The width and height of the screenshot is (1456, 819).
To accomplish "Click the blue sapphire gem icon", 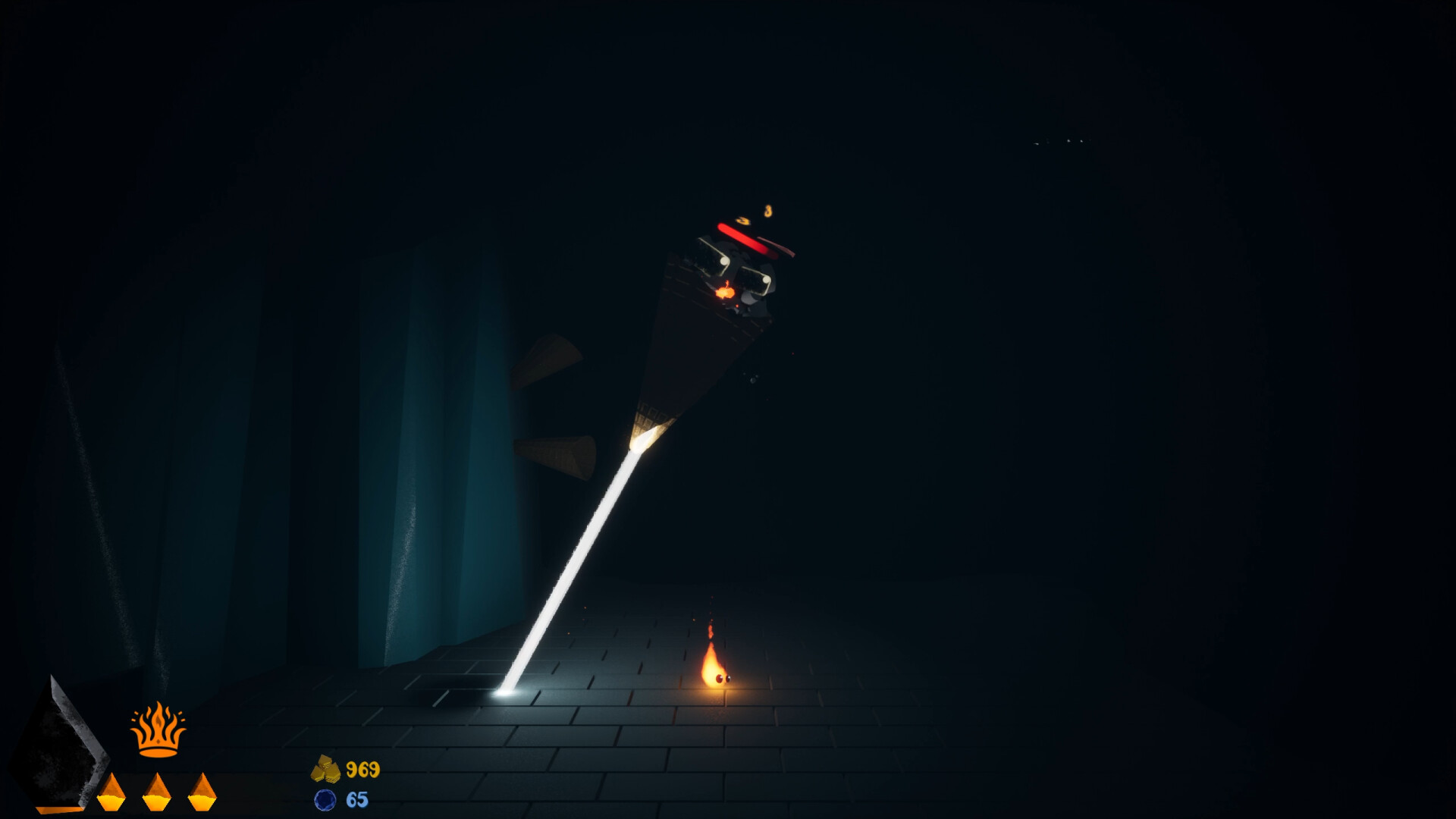I will 326,799.
